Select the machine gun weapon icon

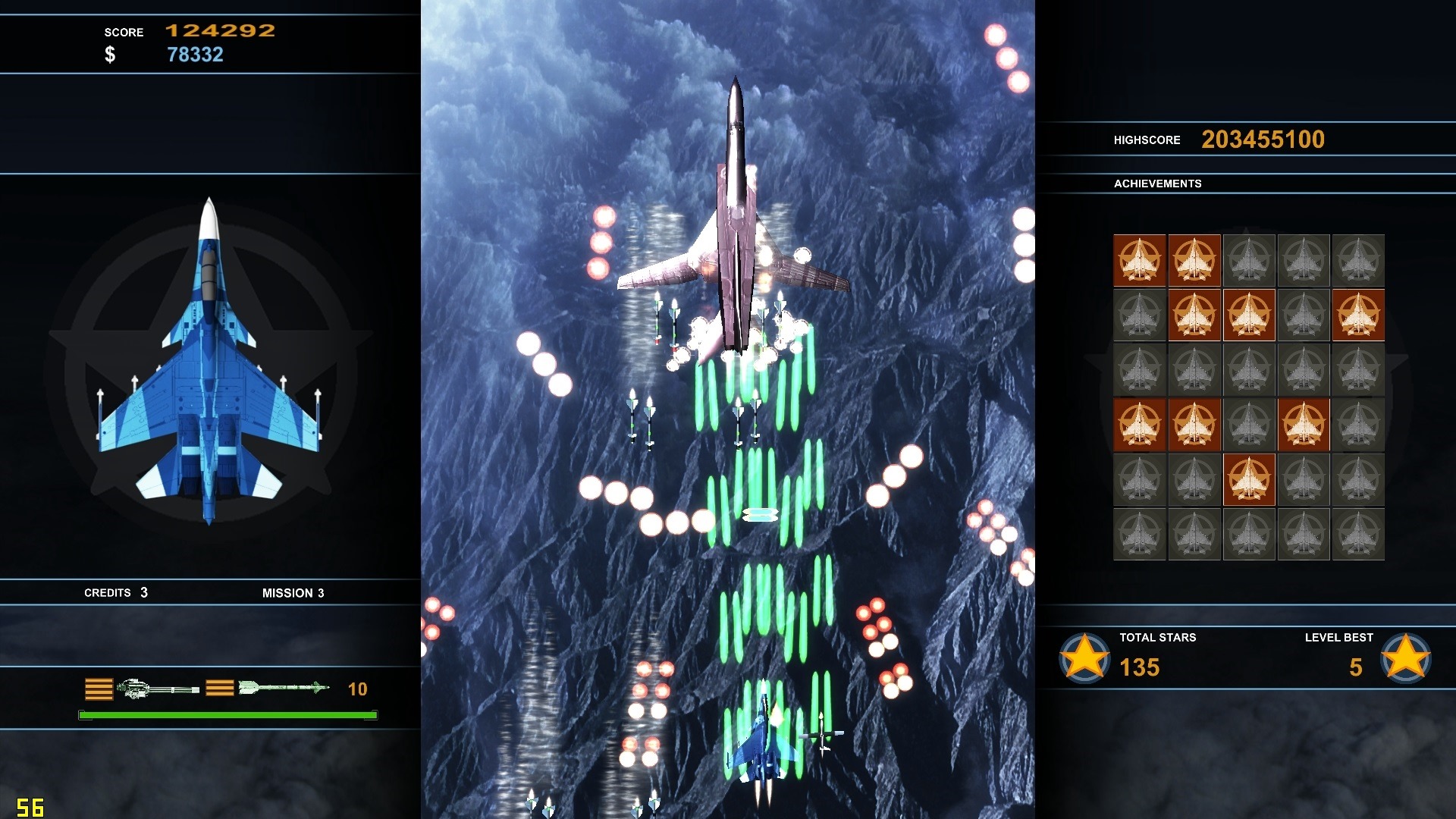coord(158,689)
